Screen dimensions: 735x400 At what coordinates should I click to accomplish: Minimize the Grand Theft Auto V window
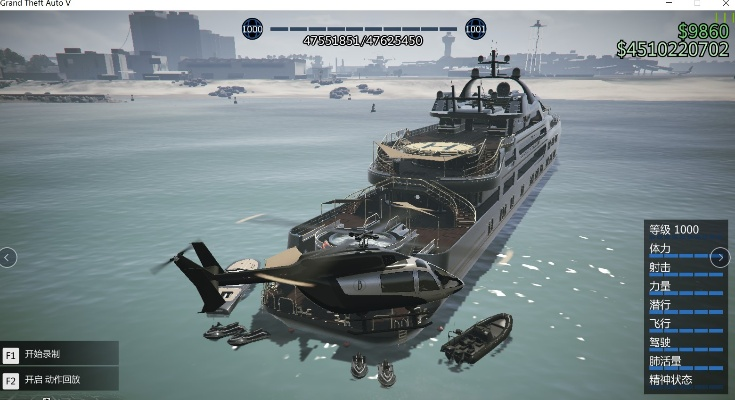669,4
